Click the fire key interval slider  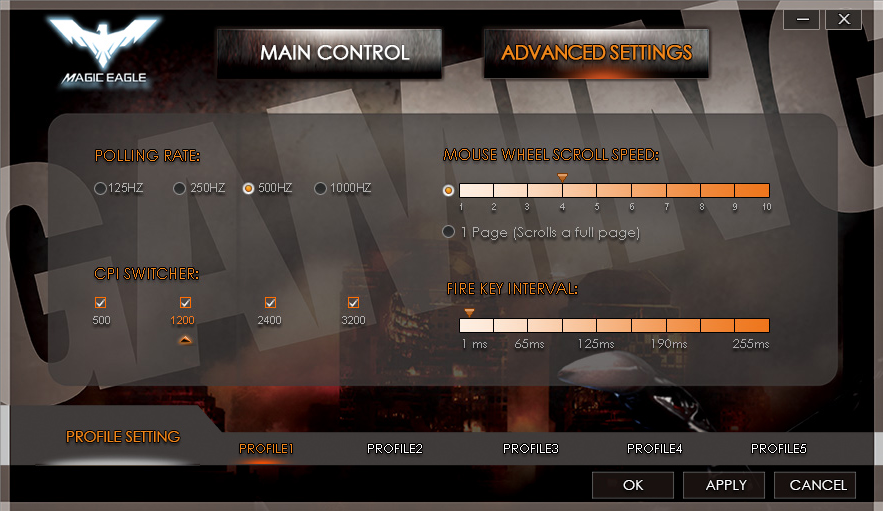[614, 325]
